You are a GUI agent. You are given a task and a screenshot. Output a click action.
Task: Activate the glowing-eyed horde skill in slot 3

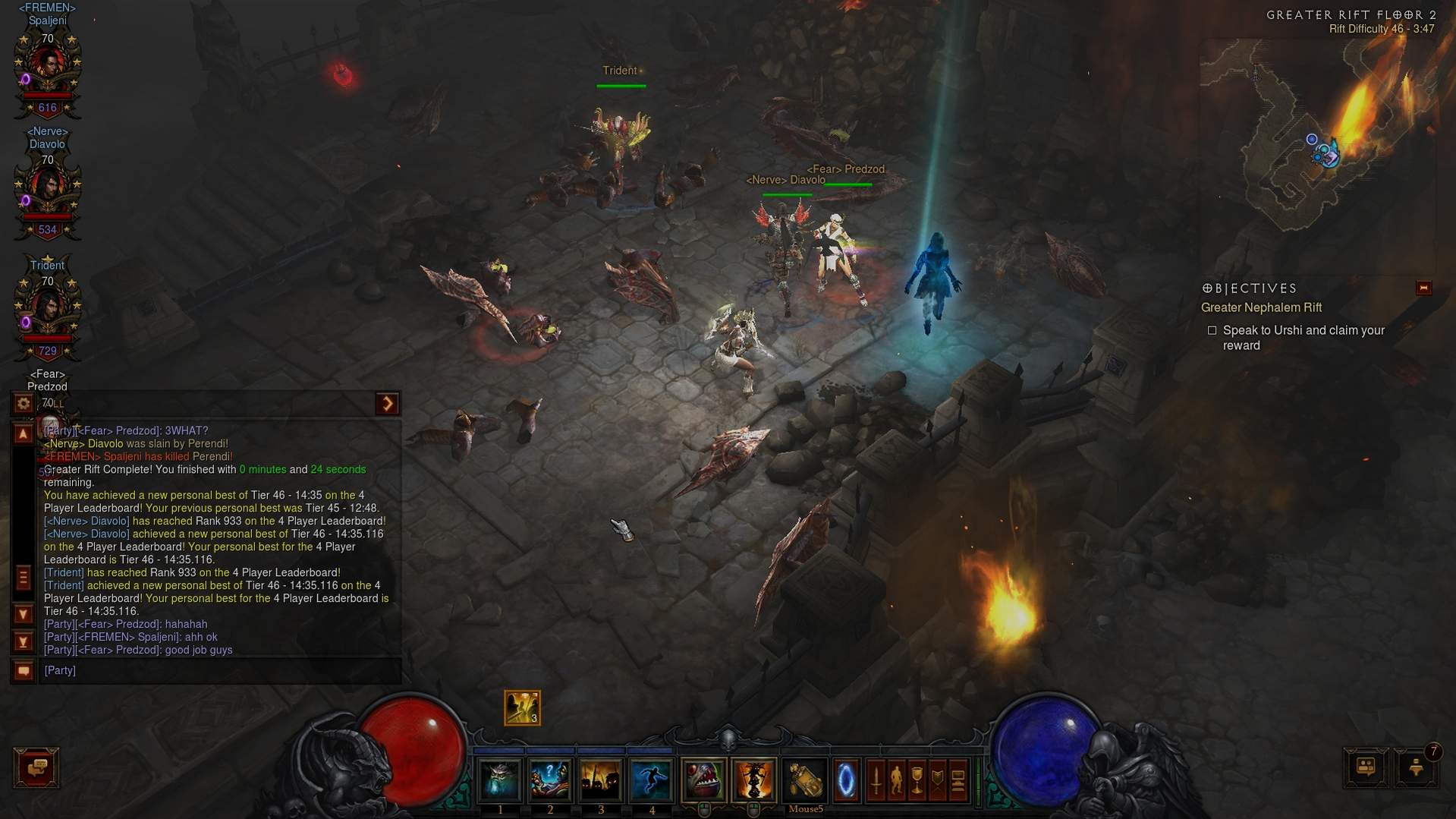tap(601, 780)
